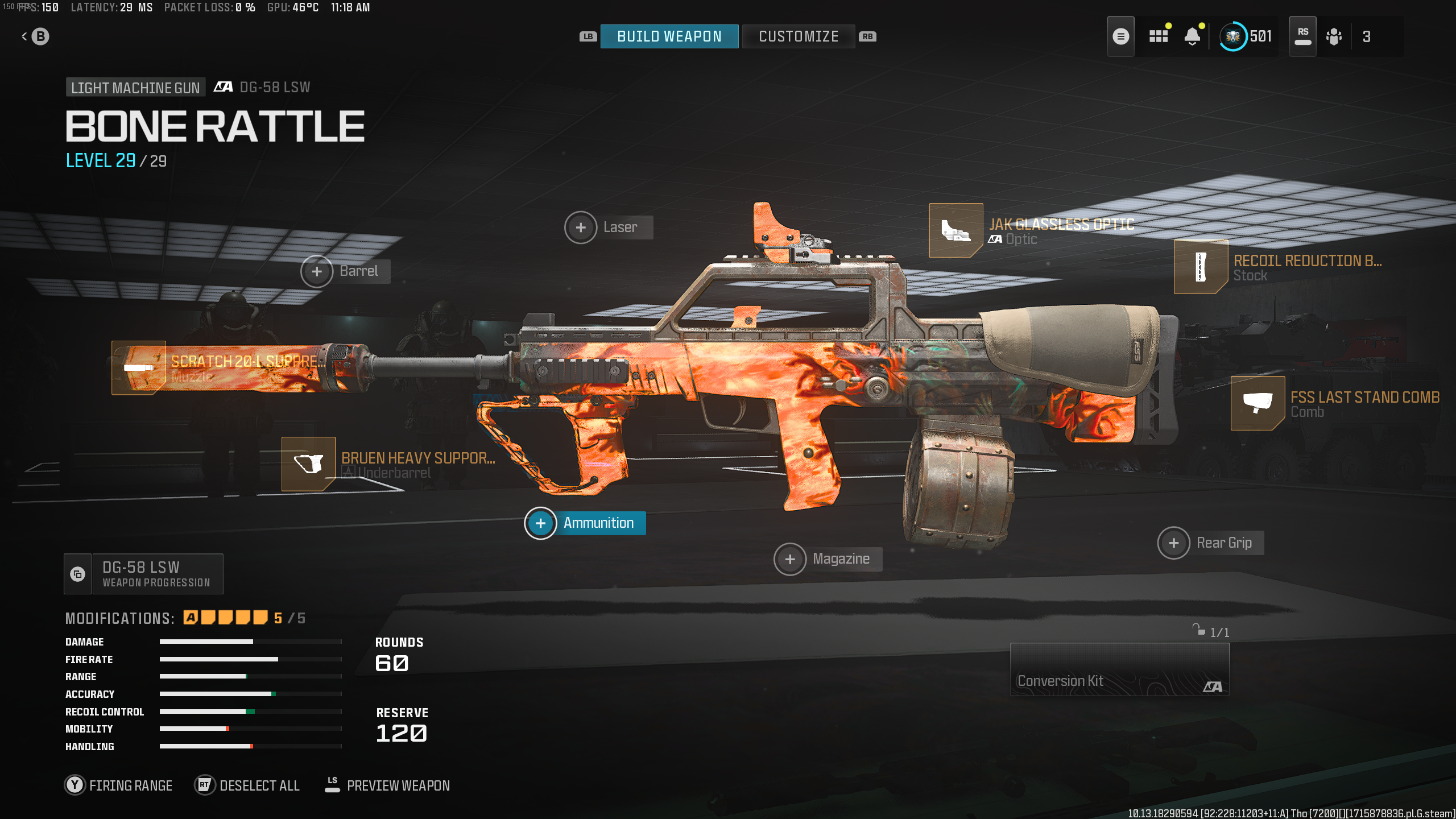Open the Rear Grip attachment slot
This screenshot has width=1456, height=819.
click(x=1174, y=543)
